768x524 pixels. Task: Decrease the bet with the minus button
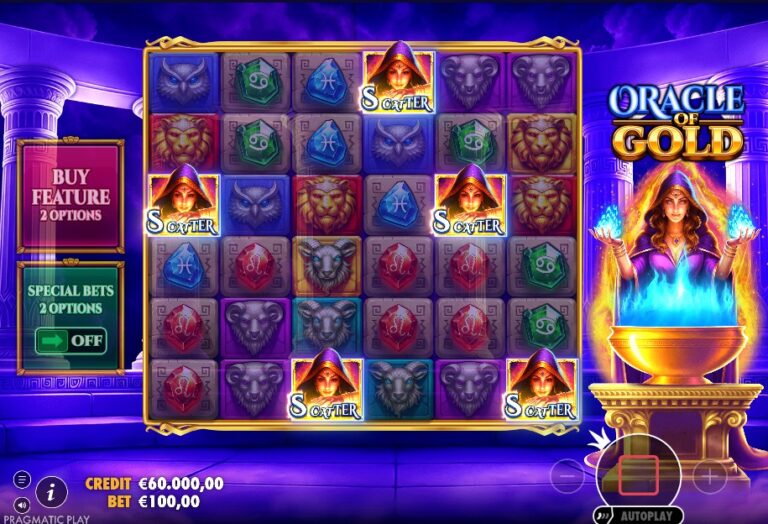pos(568,475)
